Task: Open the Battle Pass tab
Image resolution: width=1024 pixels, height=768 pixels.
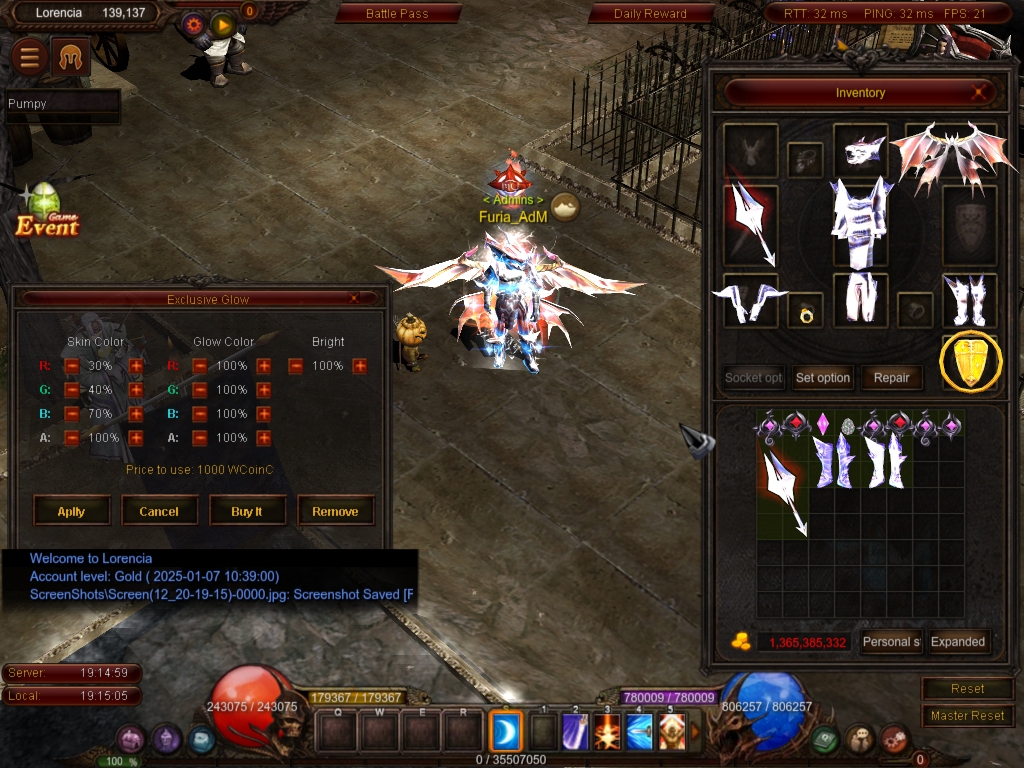Action: (397, 14)
